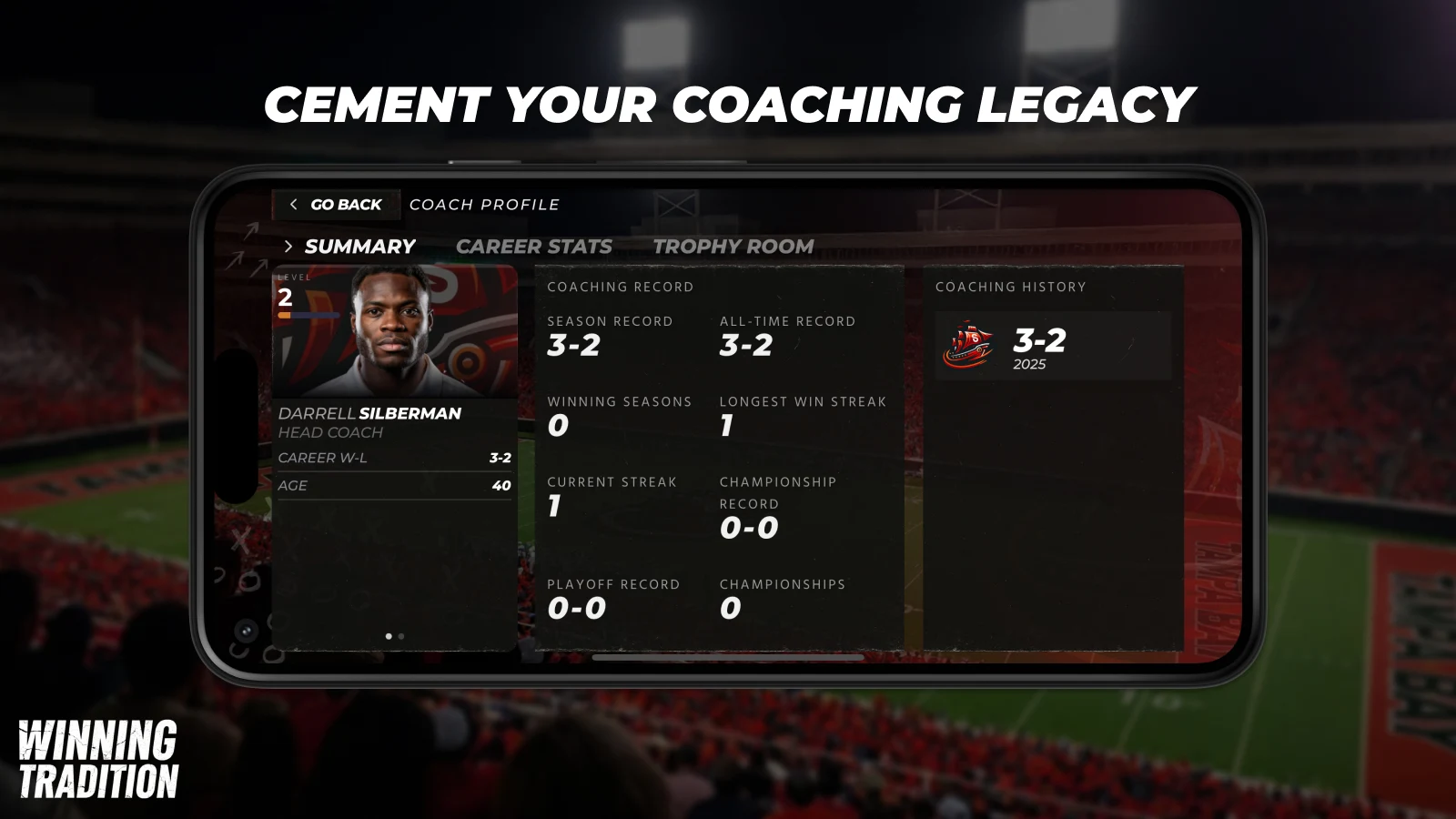The image size is (1456, 819).
Task: Open the 2025 season coaching history entry
Action: [x=1052, y=347]
